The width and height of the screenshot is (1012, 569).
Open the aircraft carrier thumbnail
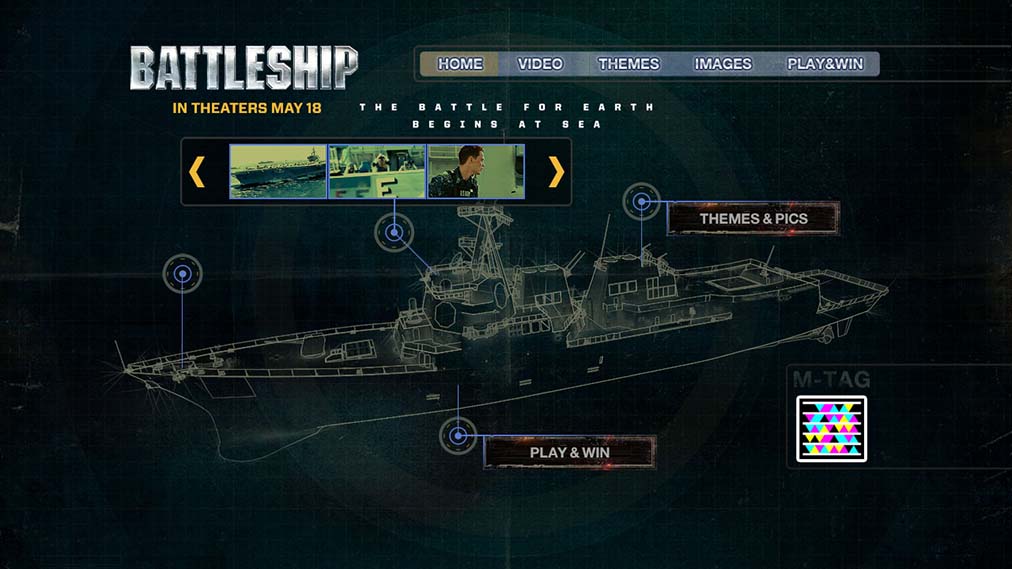278,172
